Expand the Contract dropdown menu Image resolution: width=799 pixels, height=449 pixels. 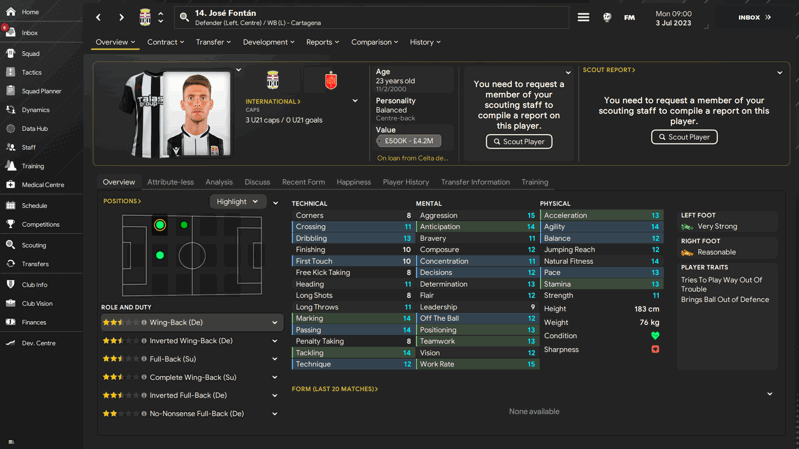(x=165, y=42)
